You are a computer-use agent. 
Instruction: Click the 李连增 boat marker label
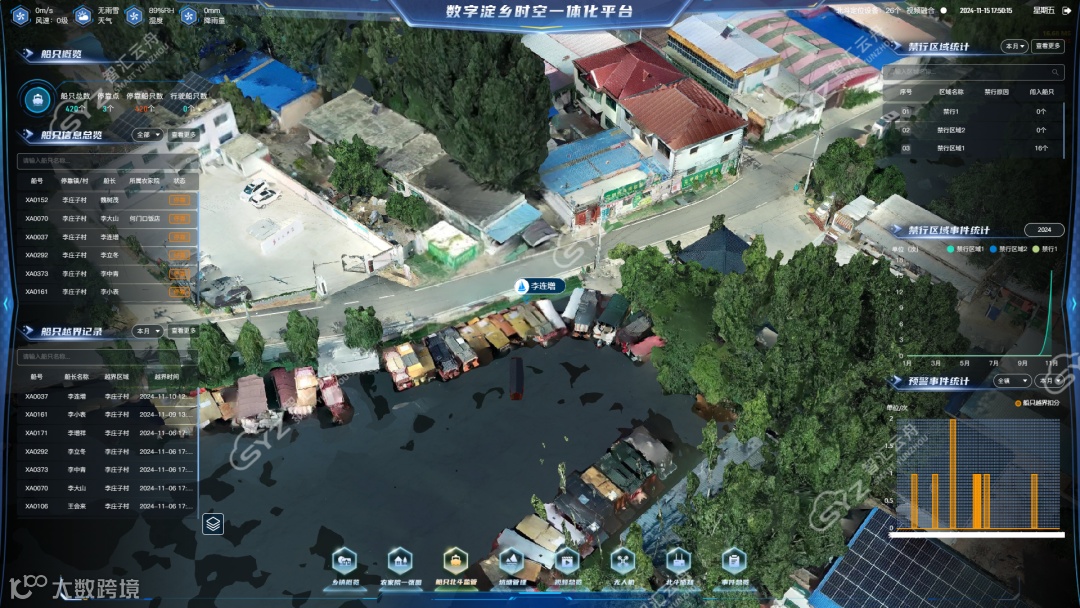click(x=540, y=286)
